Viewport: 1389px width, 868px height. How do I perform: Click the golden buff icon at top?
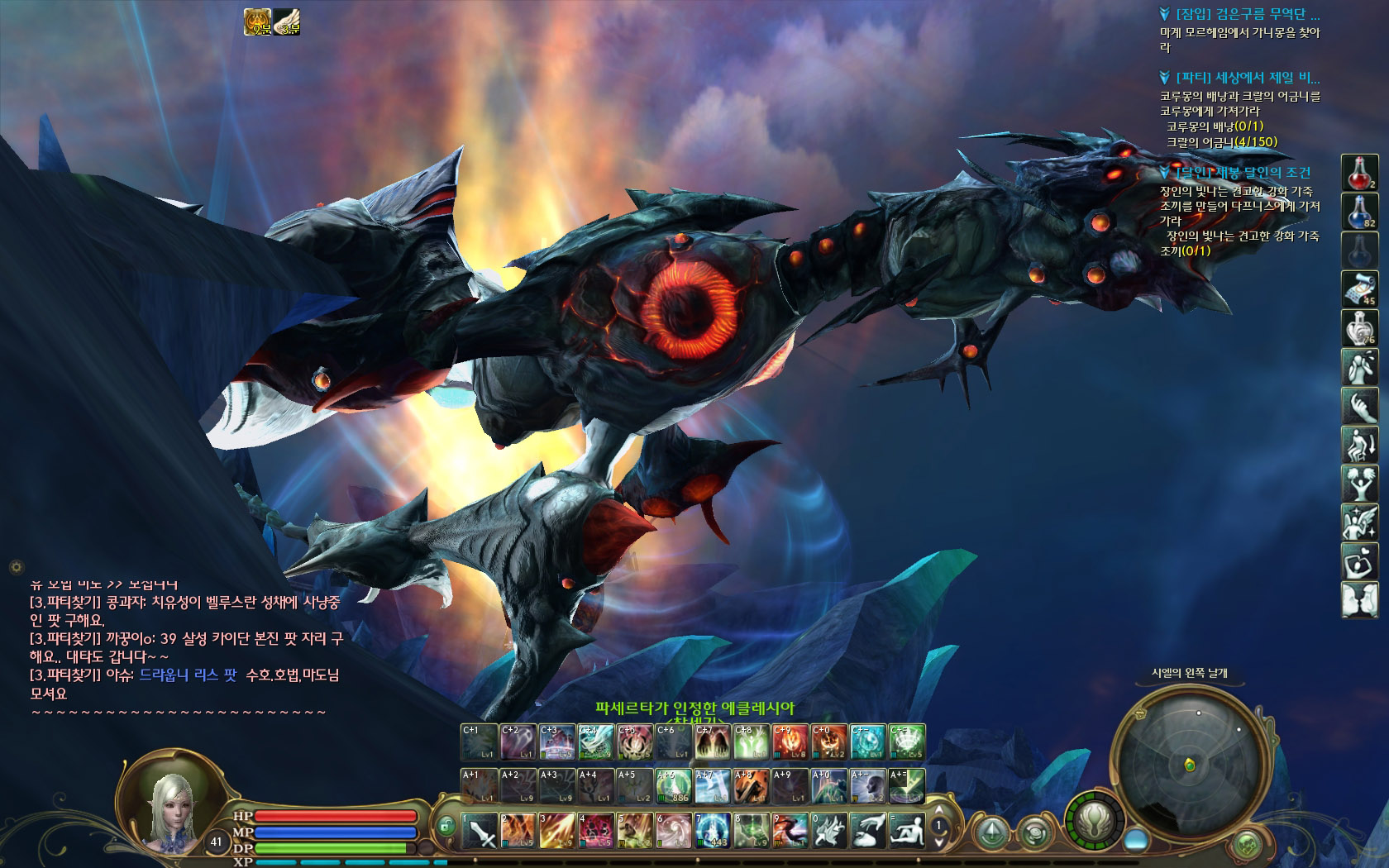pos(258,22)
